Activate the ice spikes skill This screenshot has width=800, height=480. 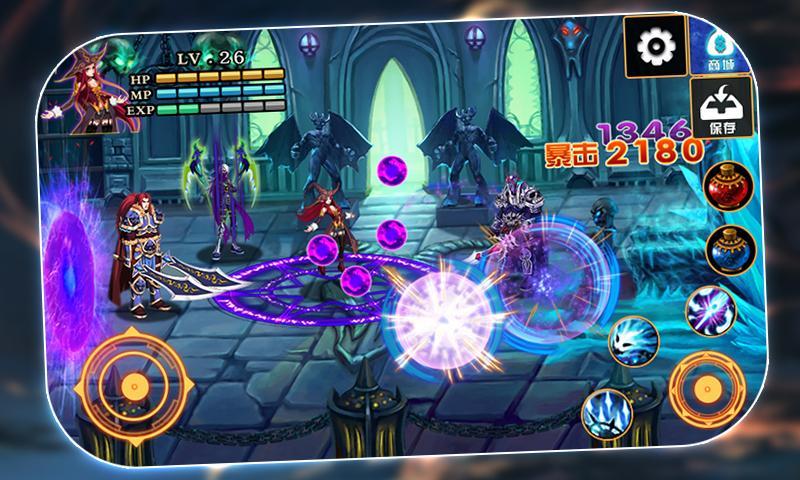click(606, 410)
